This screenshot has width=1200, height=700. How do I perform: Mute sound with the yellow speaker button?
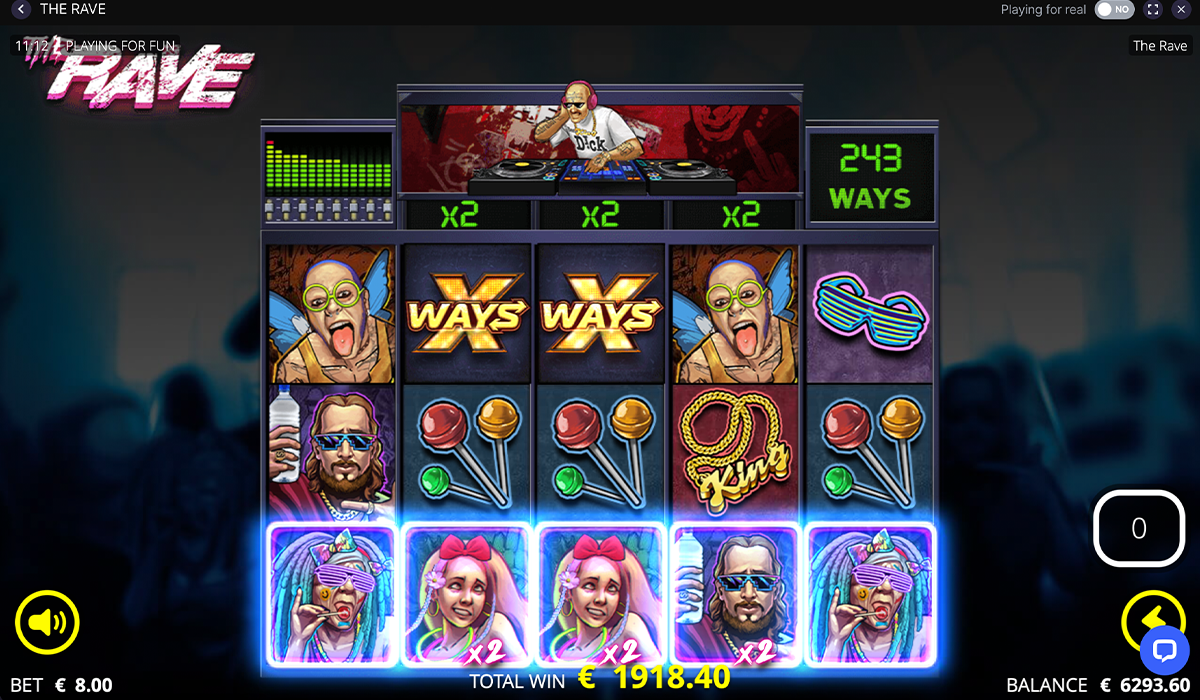(x=47, y=623)
